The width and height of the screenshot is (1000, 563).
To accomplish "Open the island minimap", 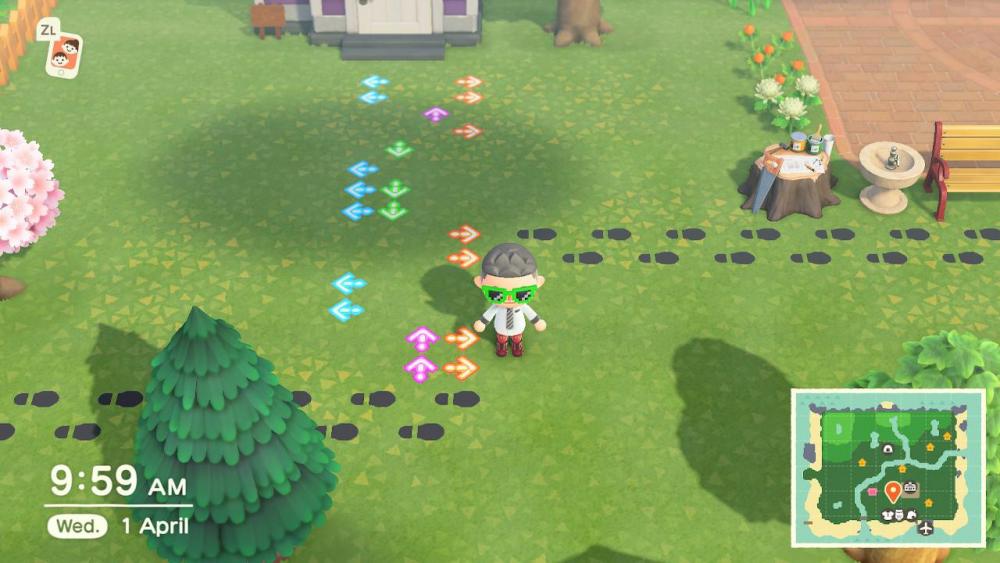I will pyautogui.click(x=888, y=467).
